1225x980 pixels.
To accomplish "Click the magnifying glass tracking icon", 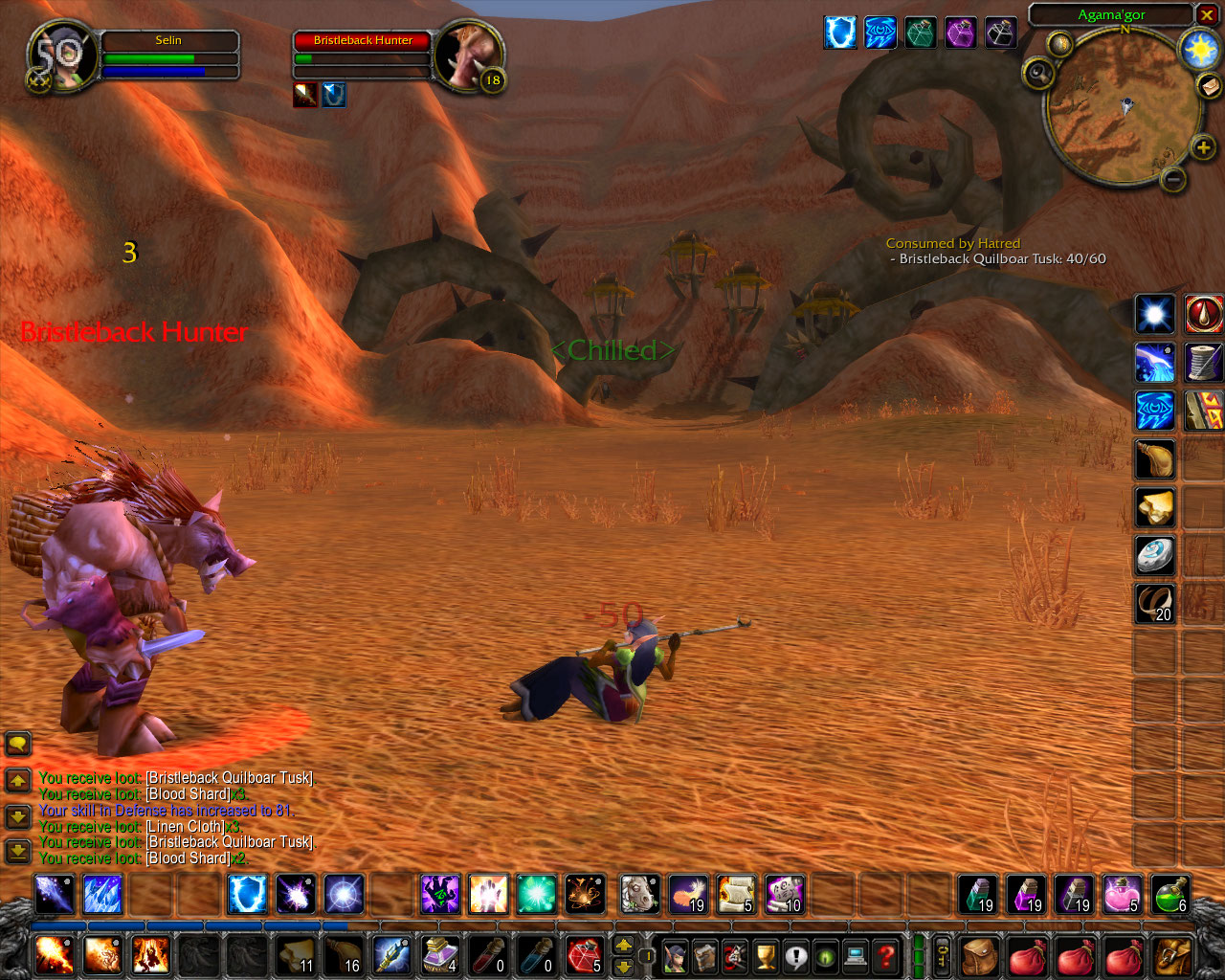I will pos(1037,73).
